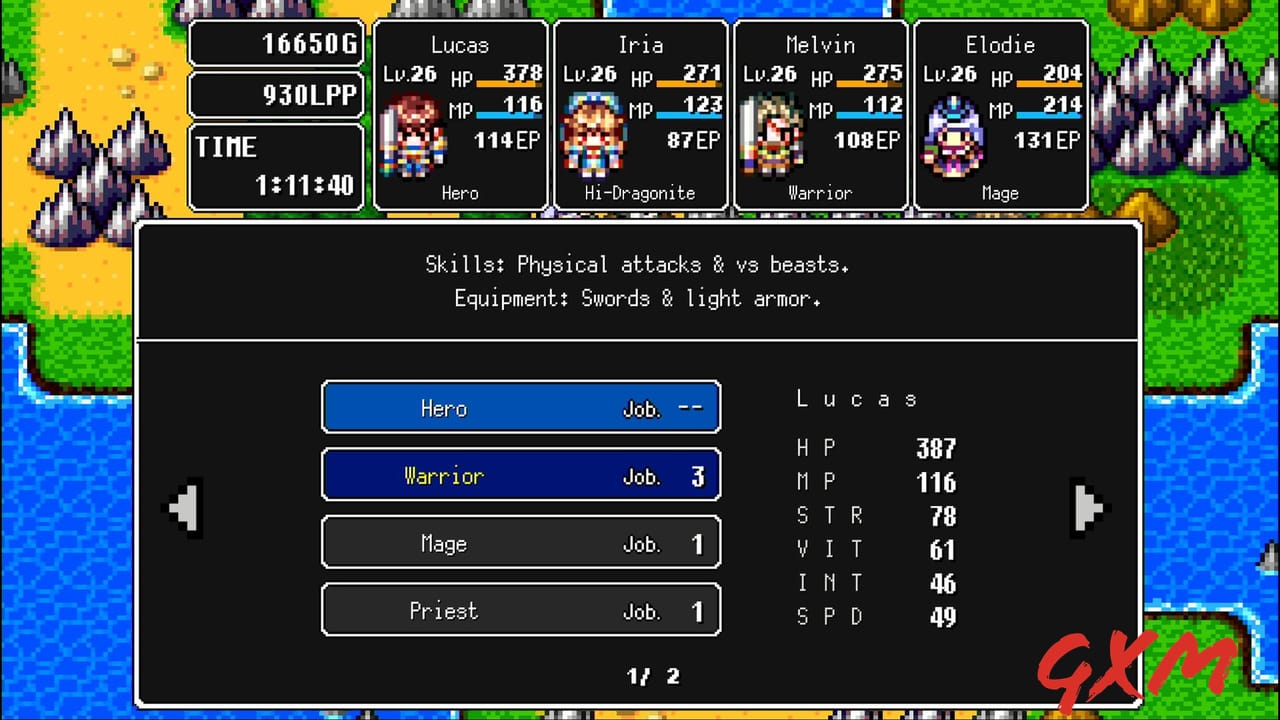The image size is (1280, 720).
Task: Choose the Priest job from the list
Action: pyautogui.click(x=520, y=610)
